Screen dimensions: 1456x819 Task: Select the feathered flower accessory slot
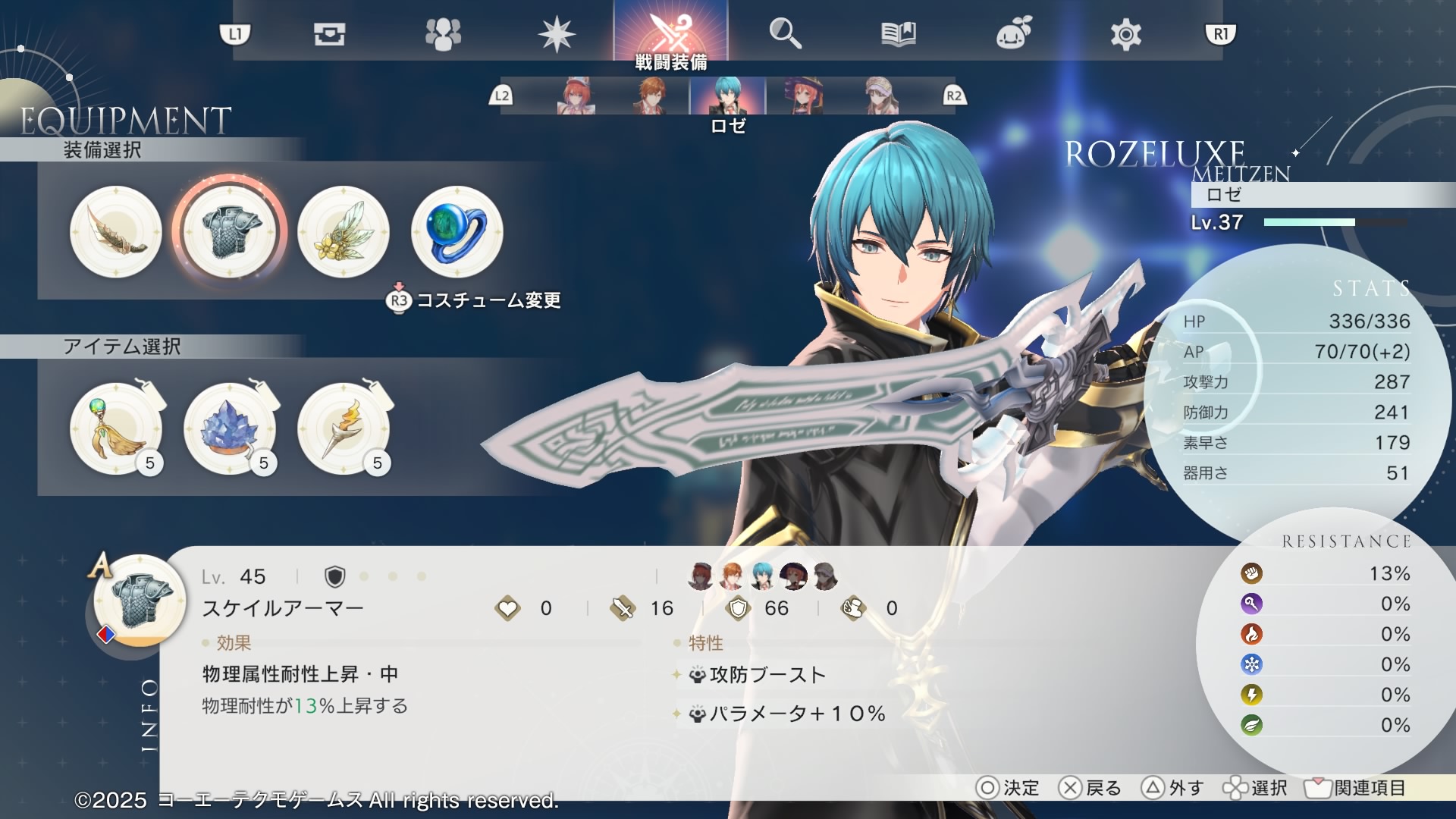(344, 231)
